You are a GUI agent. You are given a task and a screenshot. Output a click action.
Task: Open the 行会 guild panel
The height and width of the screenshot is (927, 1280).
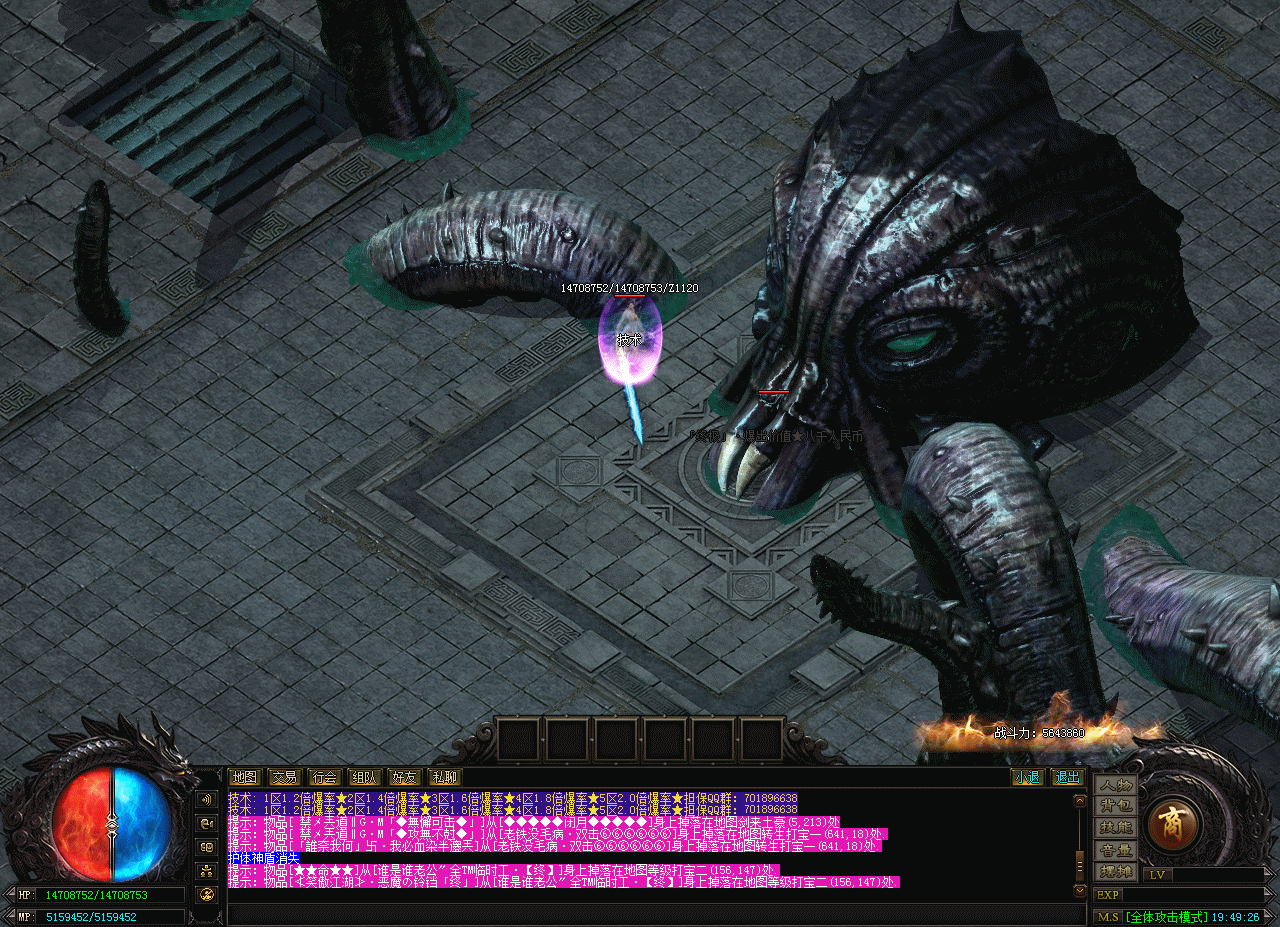click(x=324, y=777)
